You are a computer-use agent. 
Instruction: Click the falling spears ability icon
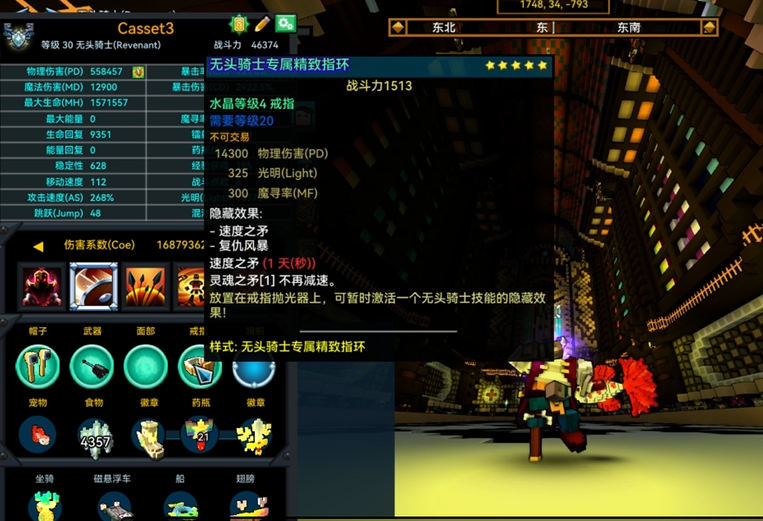[145, 287]
